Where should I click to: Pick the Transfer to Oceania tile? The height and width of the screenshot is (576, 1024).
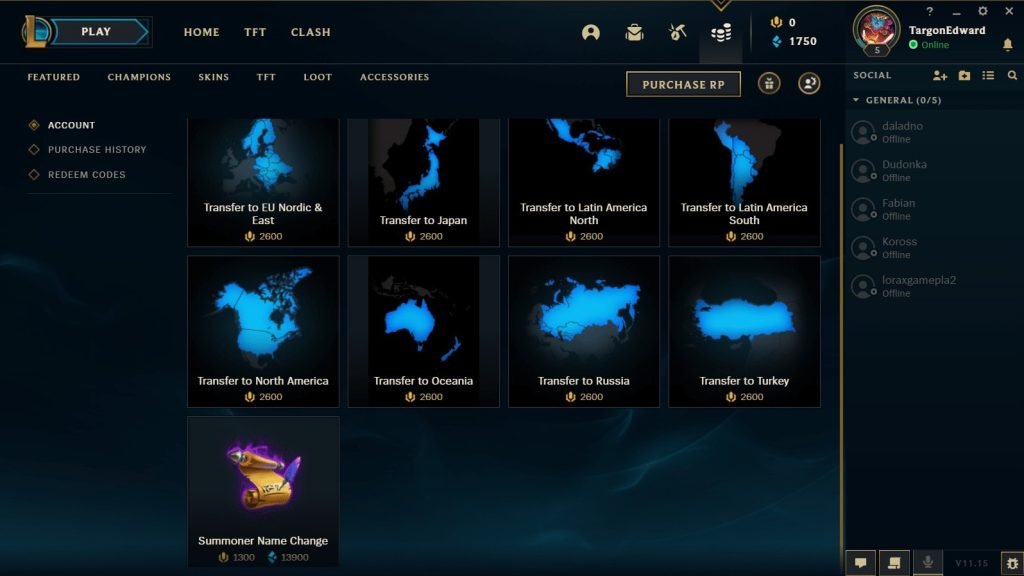click(x=423, y=330)
